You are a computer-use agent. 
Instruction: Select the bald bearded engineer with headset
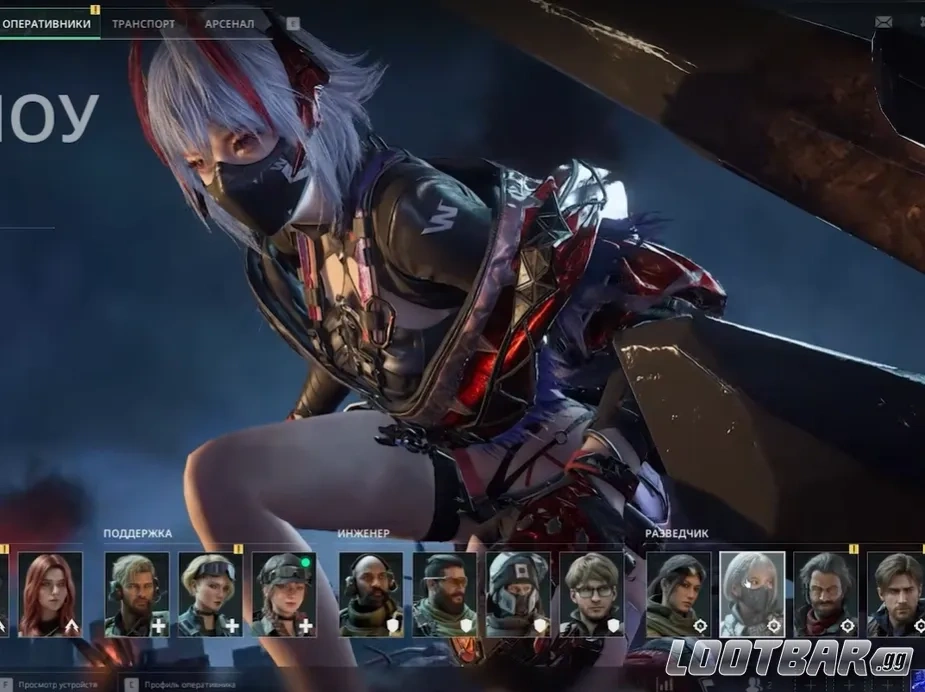[x=371, y=594]
